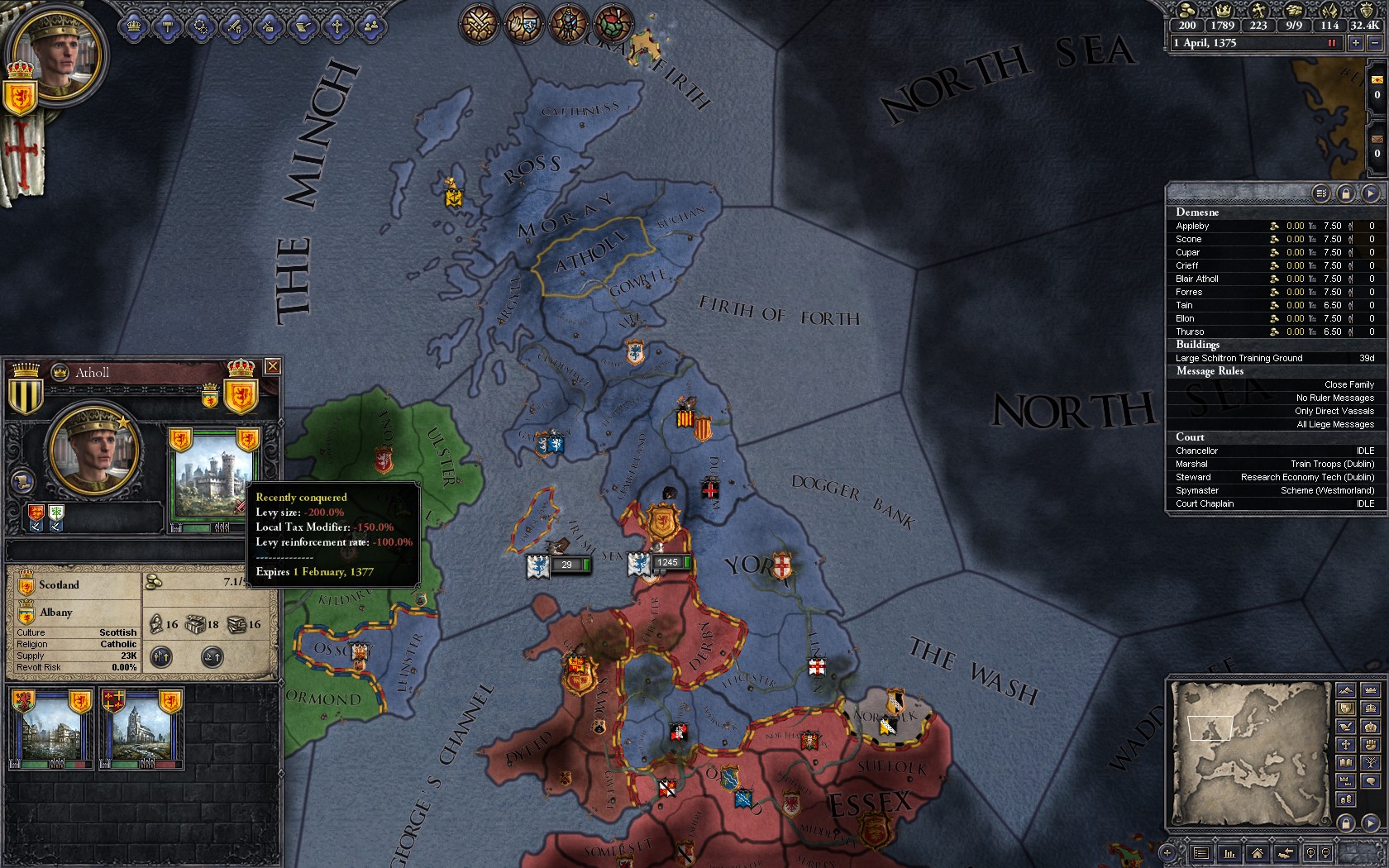Open the Council tab with the pearl ring icon
Viewport: 1389px width, 868px height.
201,26
